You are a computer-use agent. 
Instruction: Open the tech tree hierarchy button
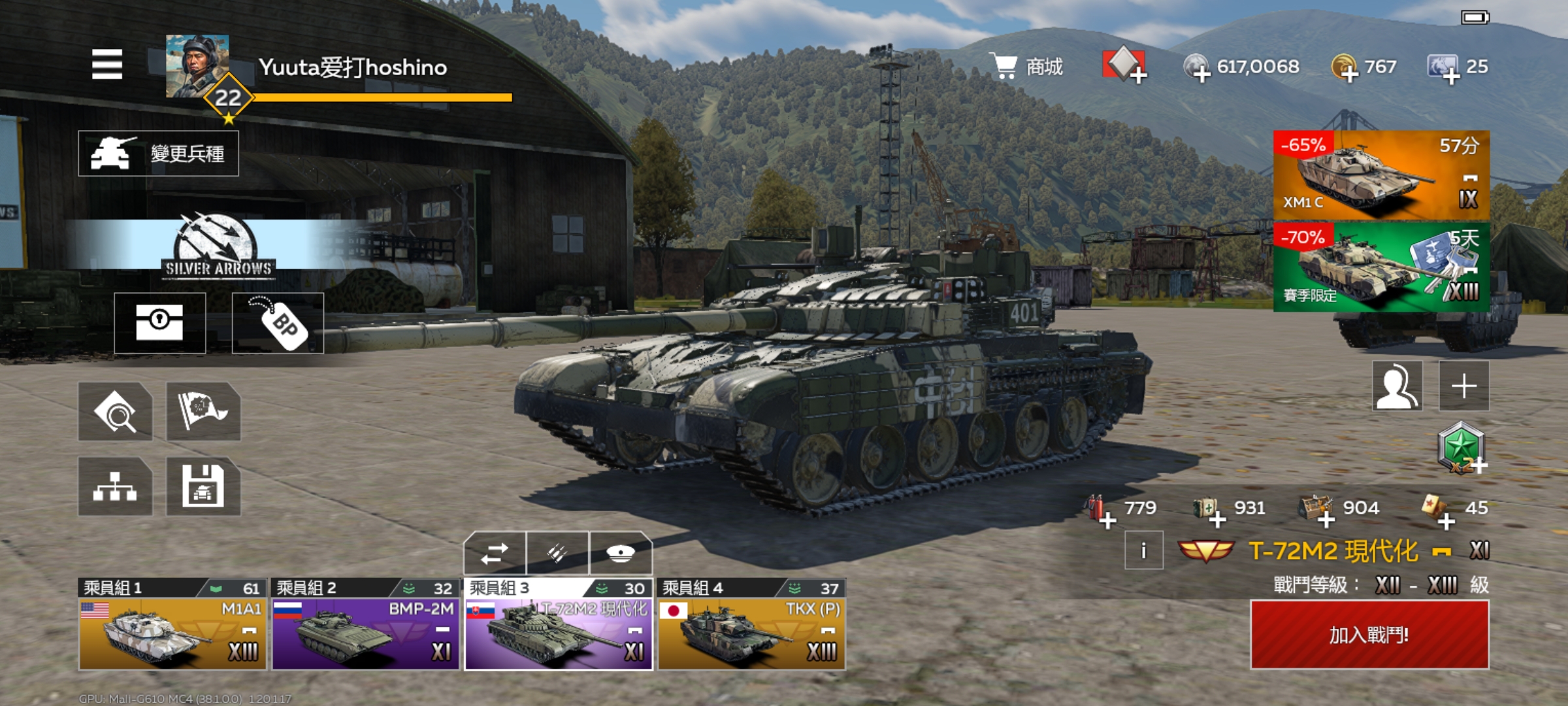pos(116,487)
